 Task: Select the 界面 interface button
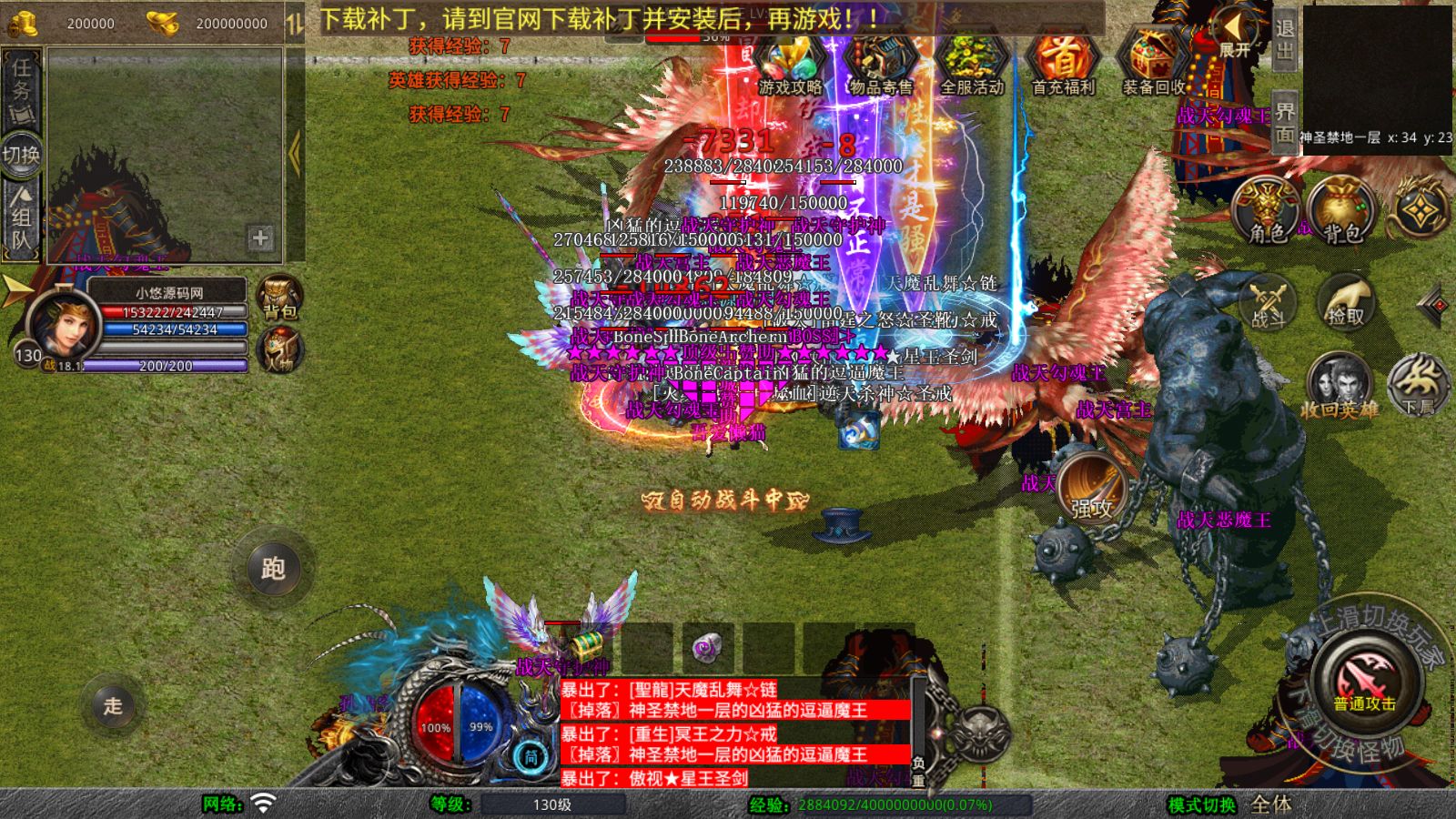(1284, 122)
